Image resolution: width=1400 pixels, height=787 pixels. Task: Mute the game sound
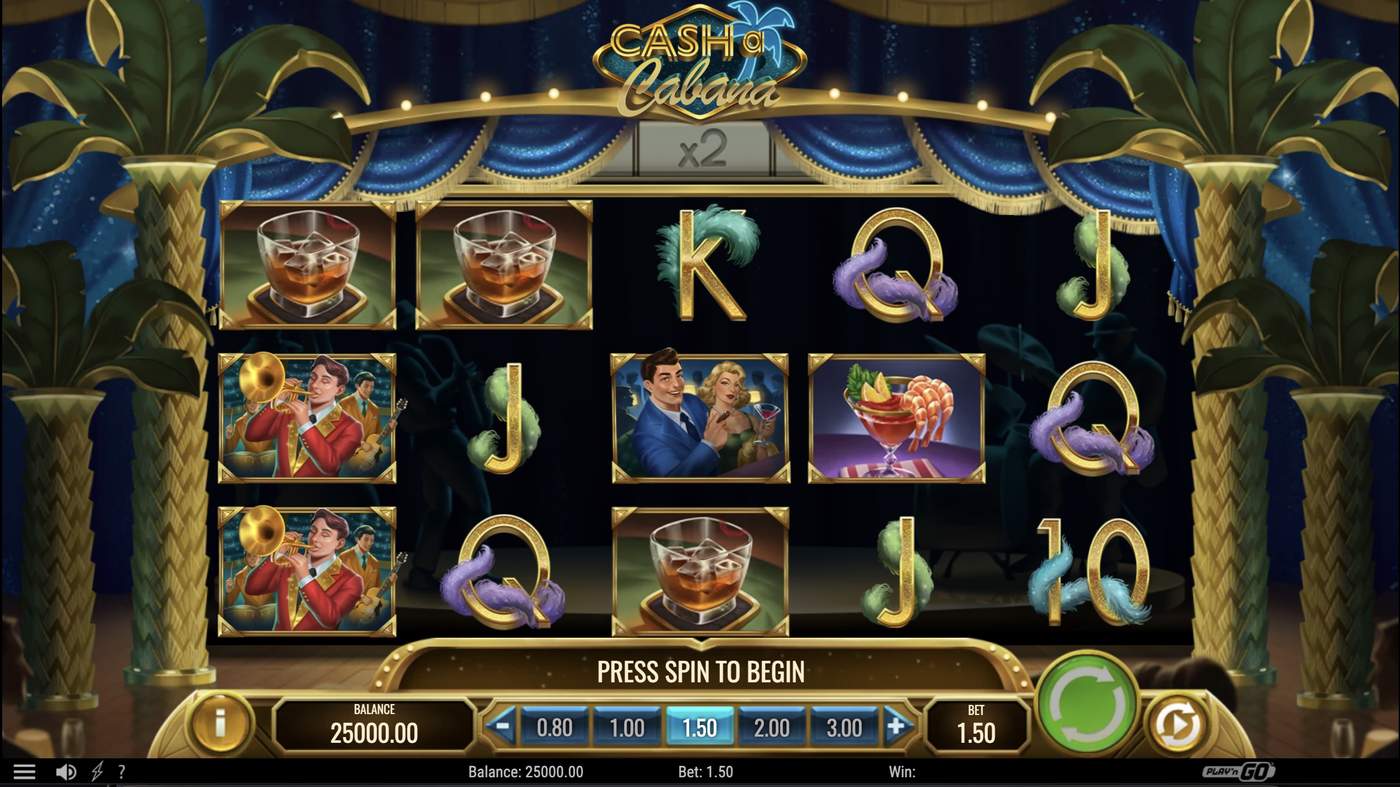[x=65, y=770]
